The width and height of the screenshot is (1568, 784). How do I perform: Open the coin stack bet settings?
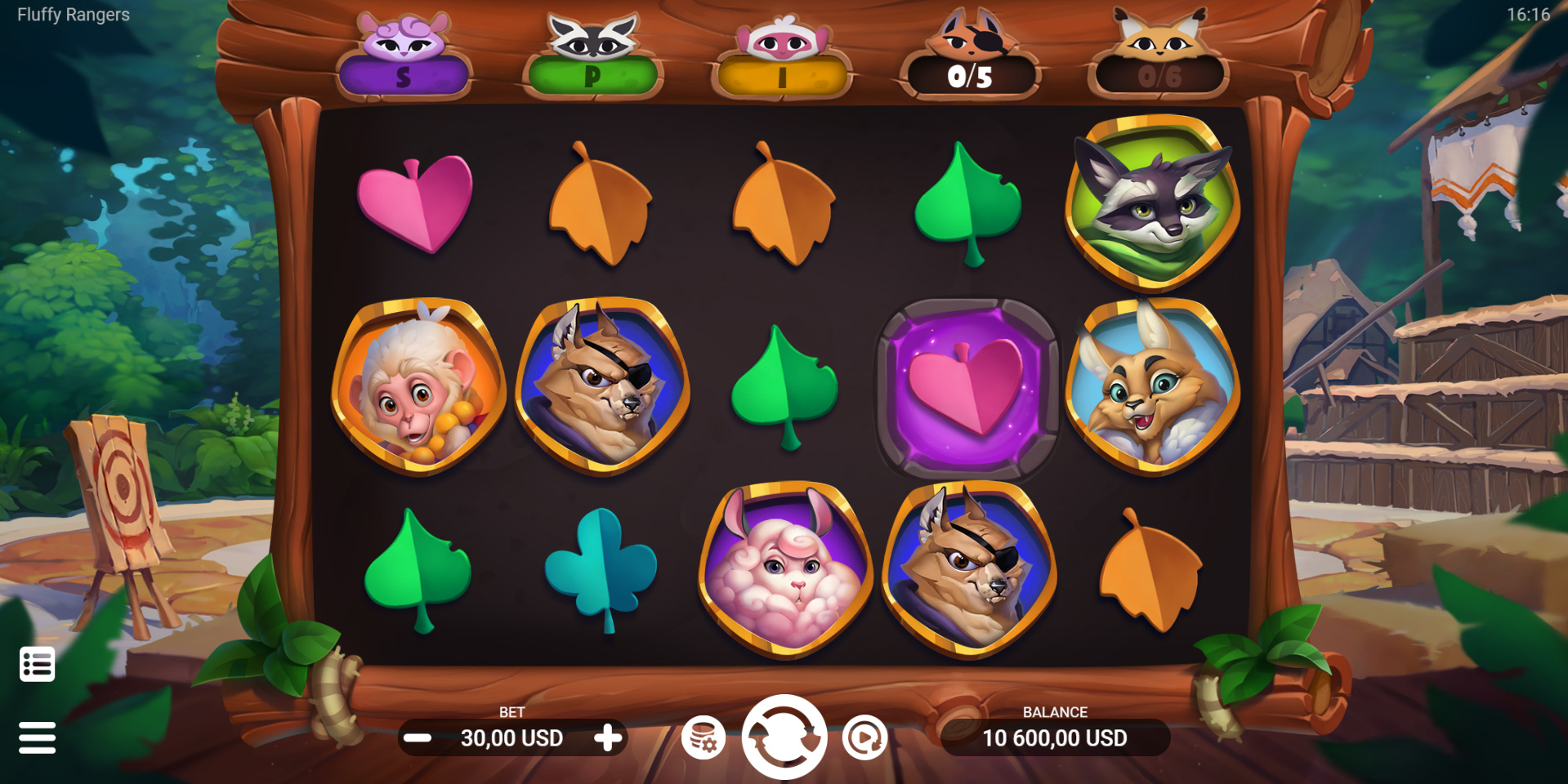pyautogui.click(x=704, y=737)
